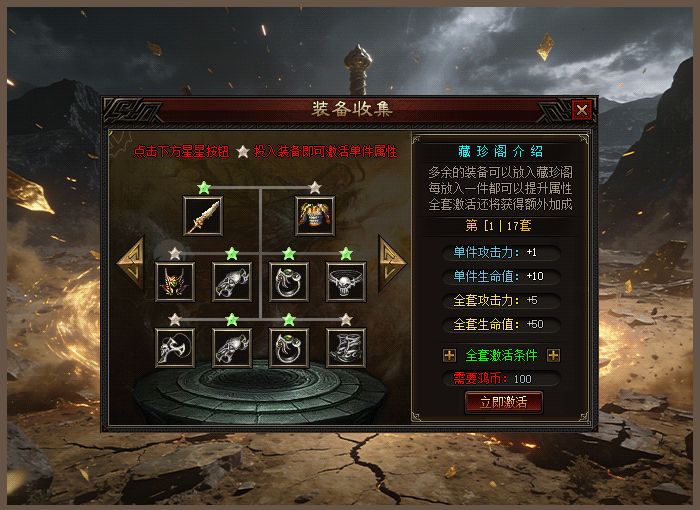The height and width of the screenshot is (510, 700).
Task: Click the grey star above the helmet
Action: (176, 254)
